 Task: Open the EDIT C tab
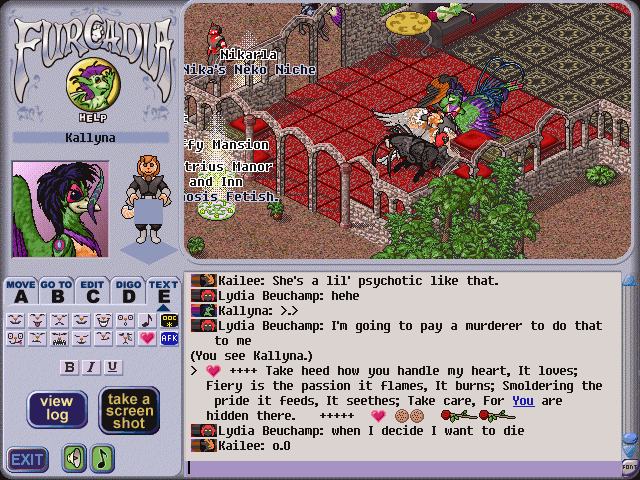[93, 291]
